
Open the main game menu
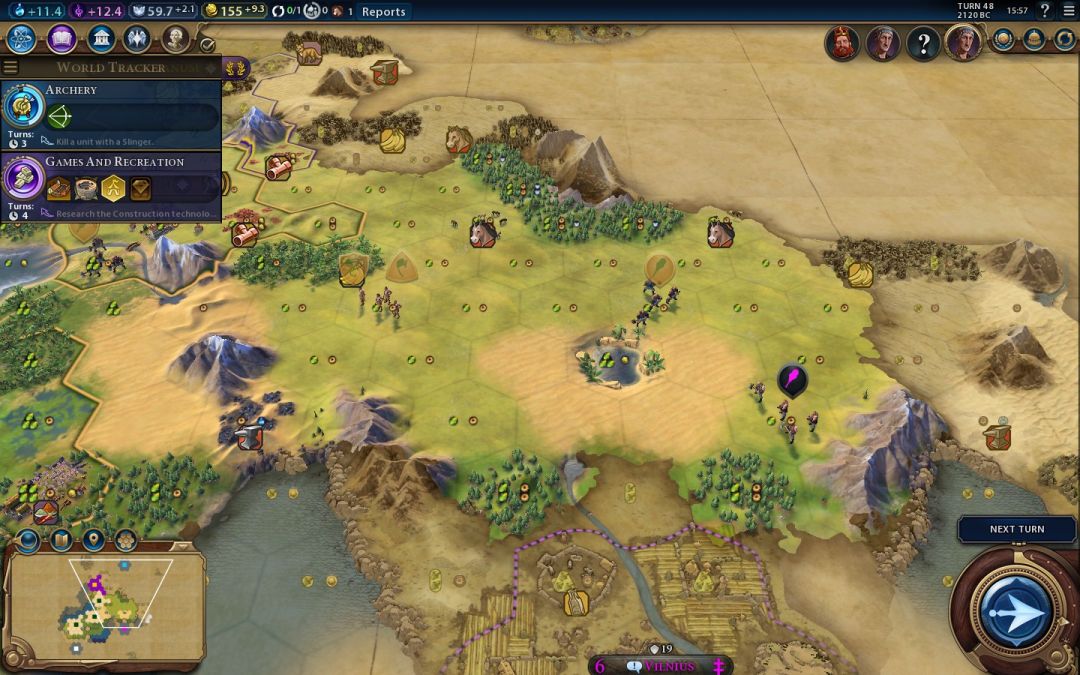1069,11
